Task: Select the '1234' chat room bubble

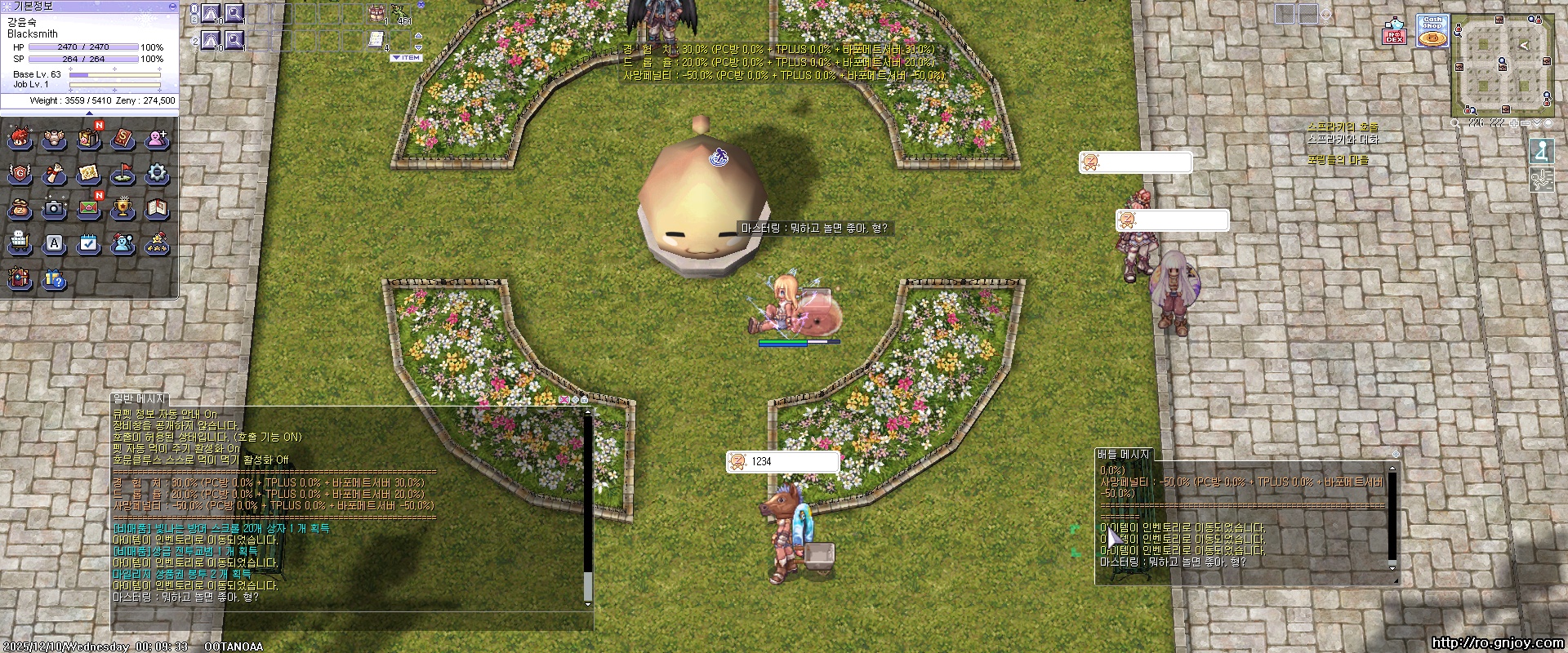Action: 782,462
